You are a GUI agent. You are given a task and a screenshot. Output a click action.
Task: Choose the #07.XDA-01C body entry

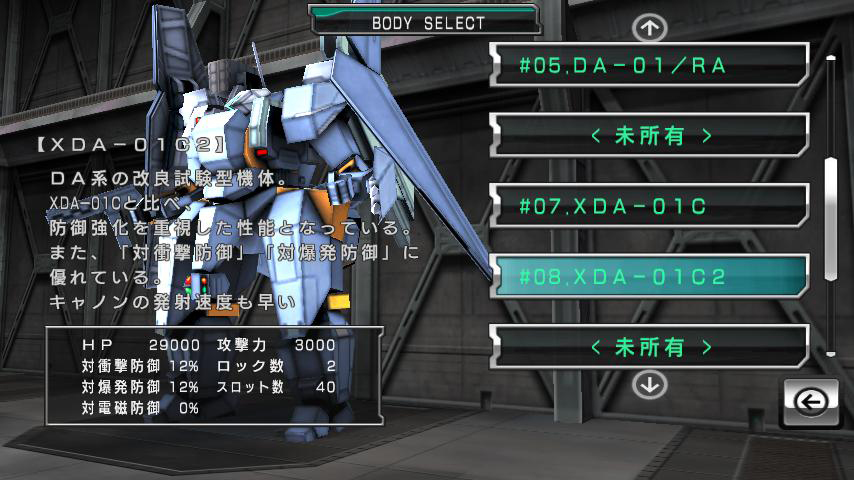[x=649, y=207]
